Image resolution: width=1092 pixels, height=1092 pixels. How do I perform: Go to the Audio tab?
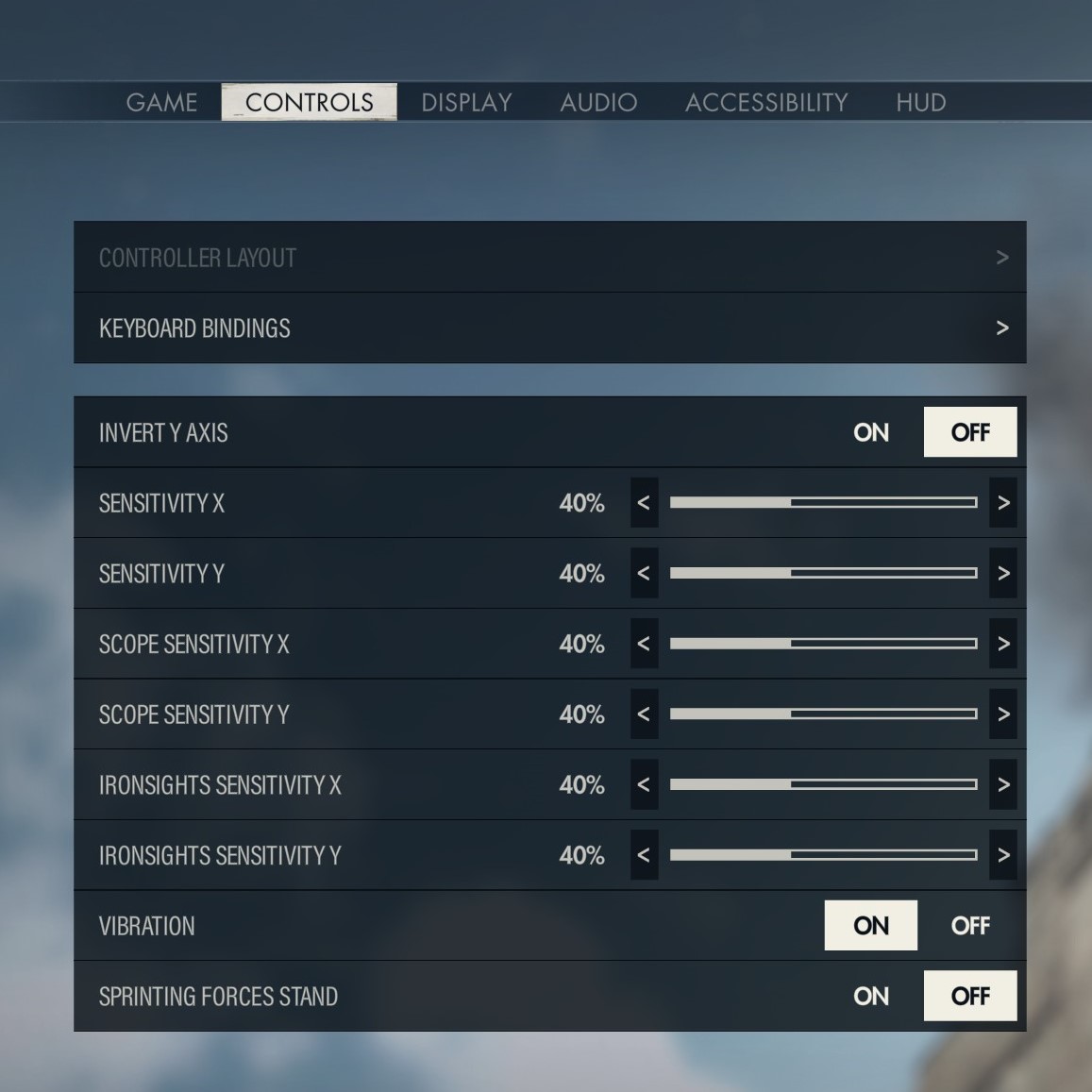[598, 102]
